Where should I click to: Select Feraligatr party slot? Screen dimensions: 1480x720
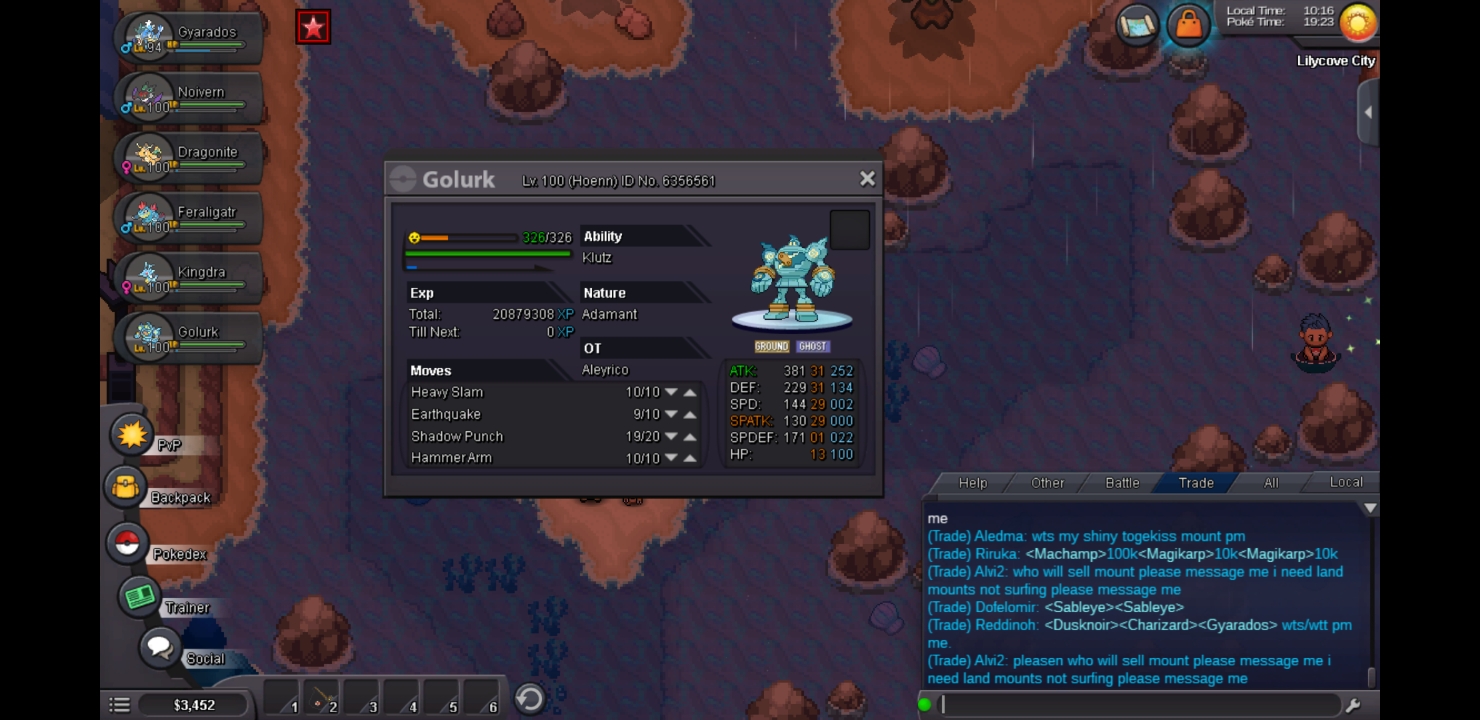click(190, 217)
